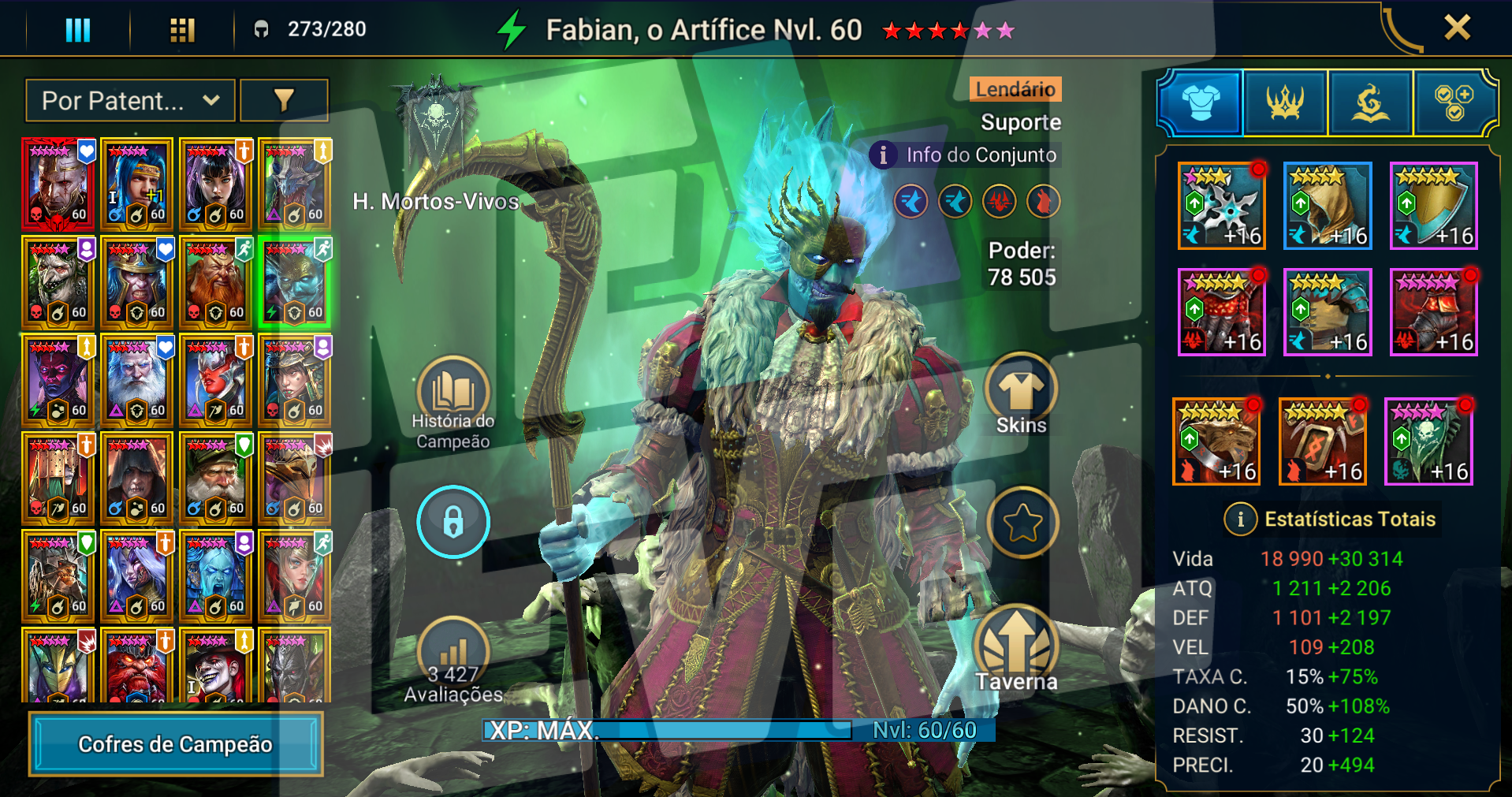Switch to the three-bar list view
The height and width of the screenshot is (797, 1512).
pyautogui.click(x=77, y=30)
